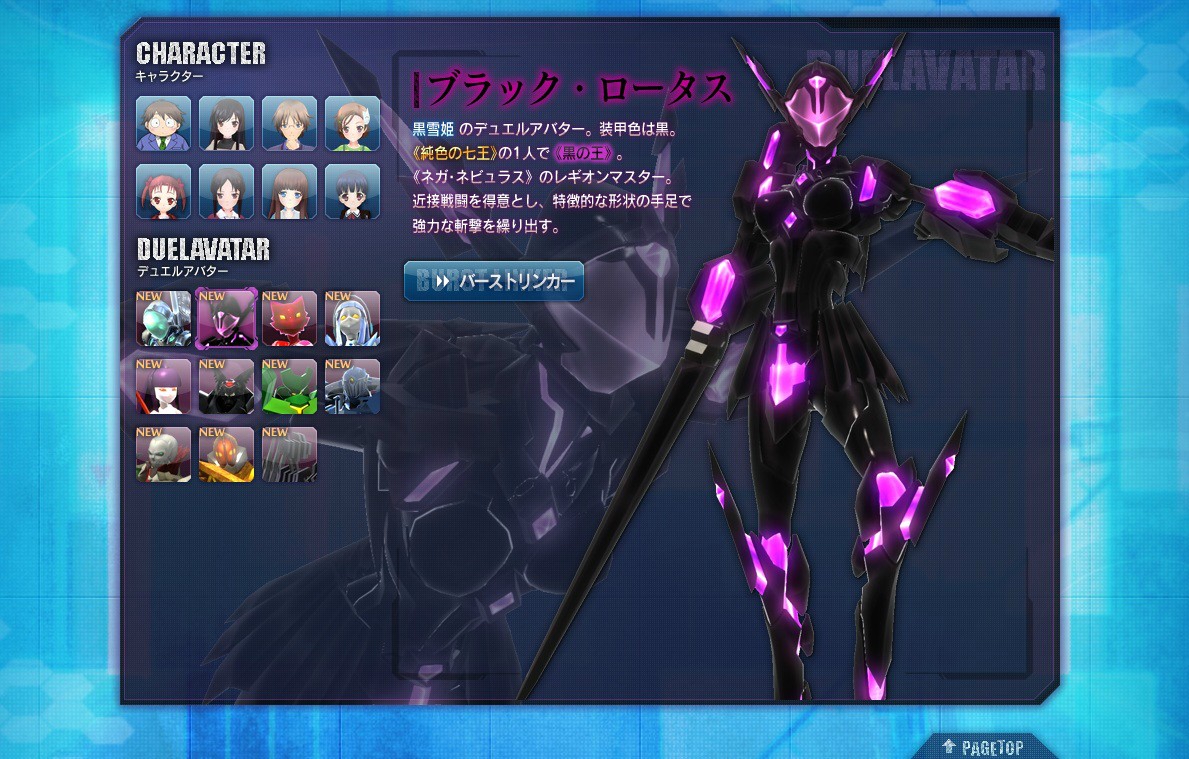Viewport: 1189px width, 759px height.
Task: Select the gray spiky silhouette avatar
Action: pyautogui.click(x=289, y=454)
